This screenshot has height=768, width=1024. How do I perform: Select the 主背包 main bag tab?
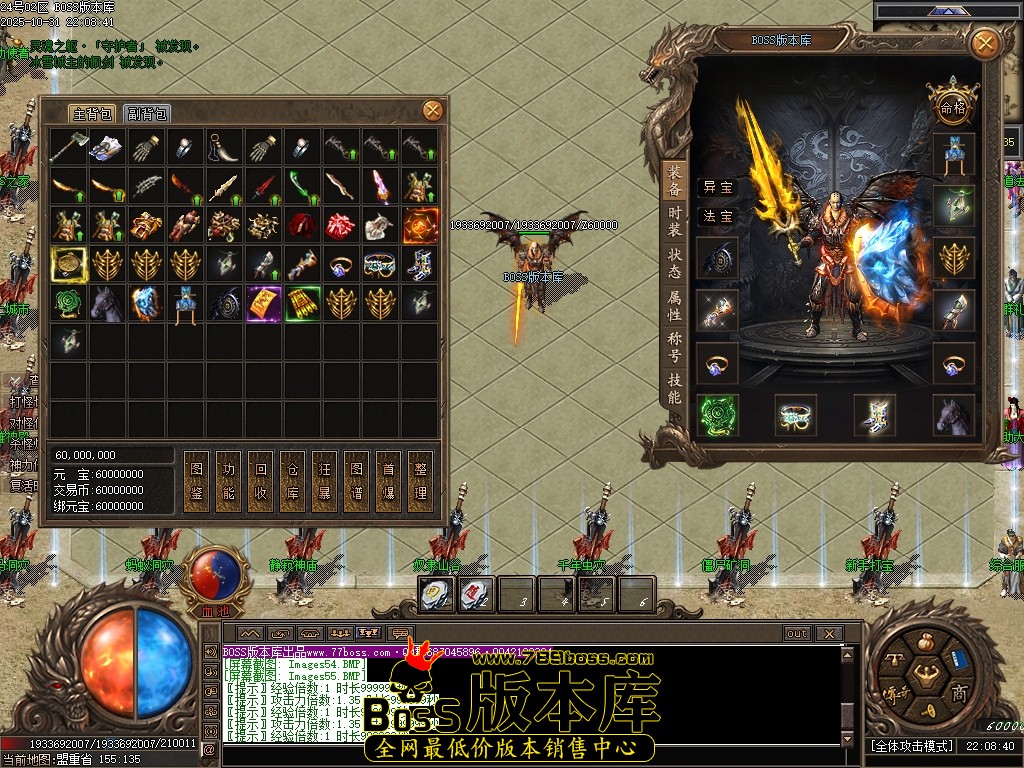92,113
